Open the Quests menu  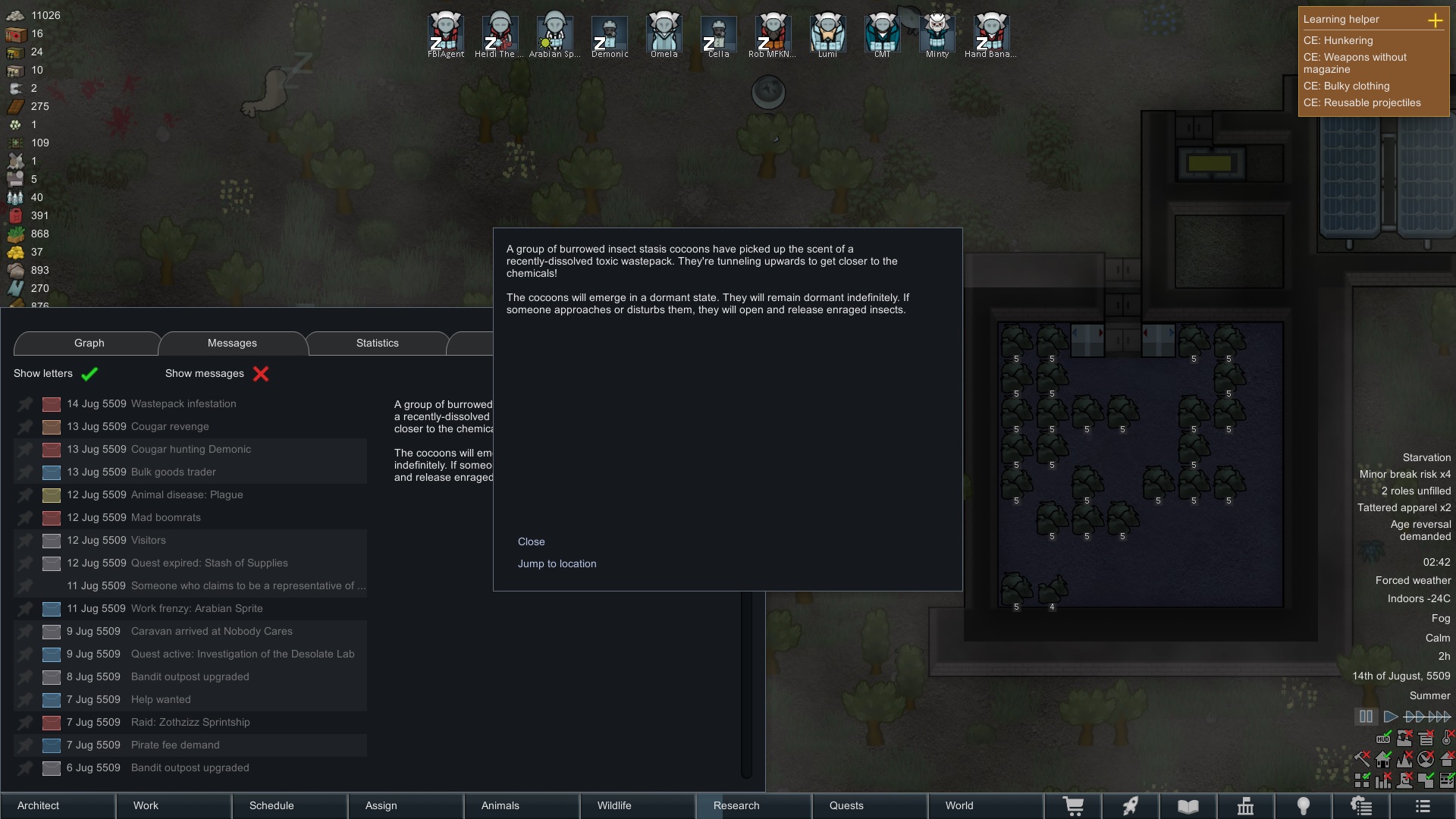click(x=846, y=805)
